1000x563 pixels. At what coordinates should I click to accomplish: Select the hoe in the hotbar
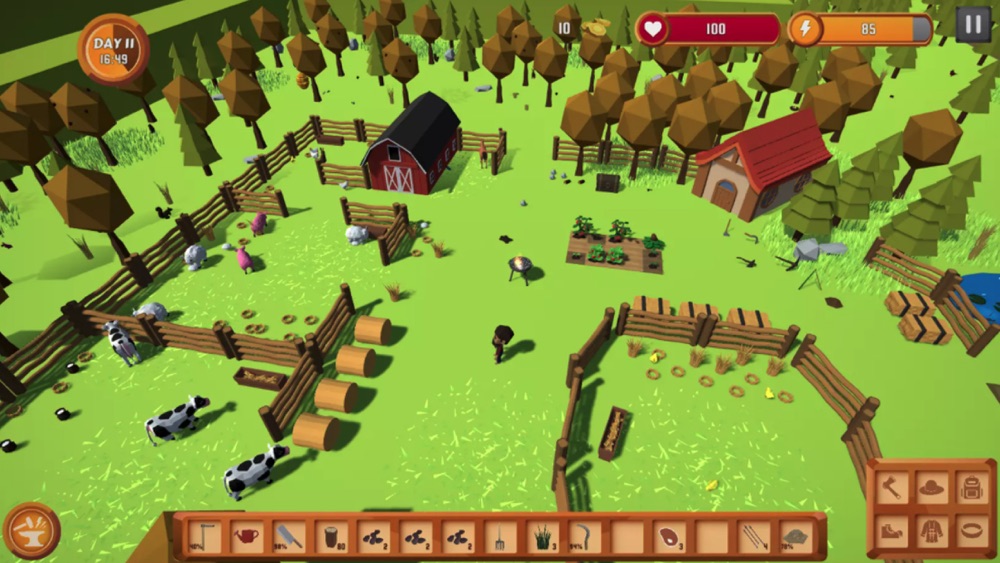click(203, 536)
